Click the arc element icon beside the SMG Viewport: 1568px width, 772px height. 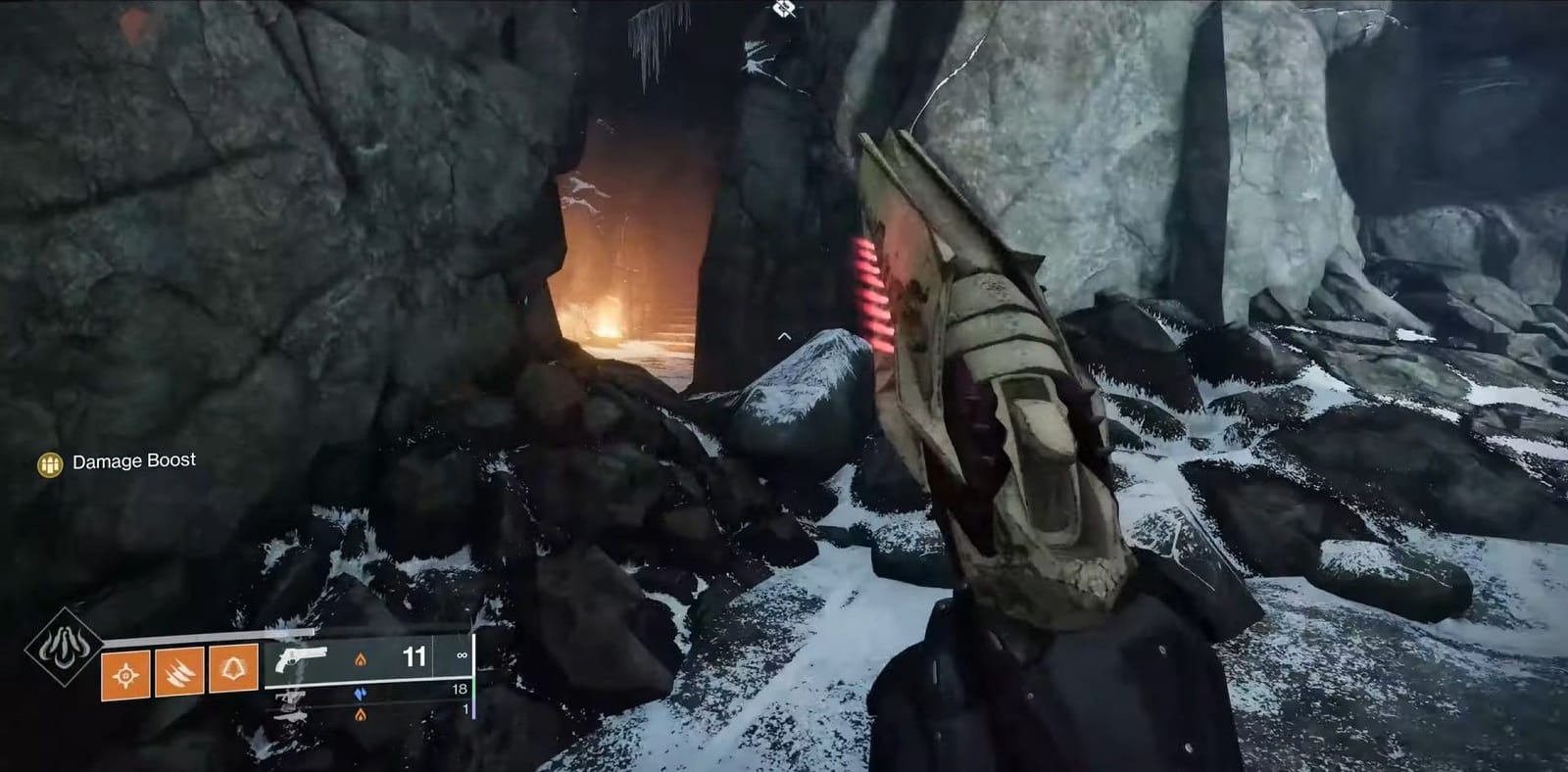pyautogui.click(x=361, y=693)
